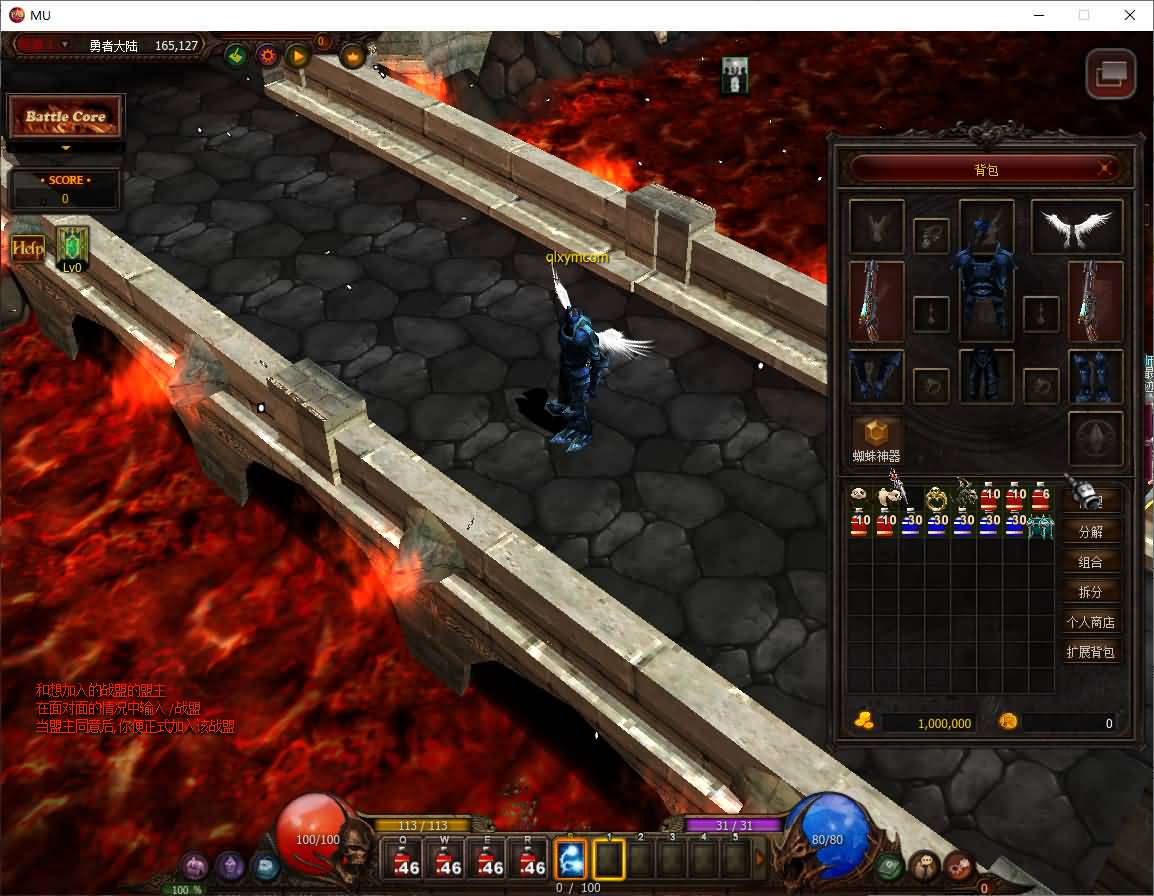Open the Battle Core panel
This screenshot has width=1154, height=896.
click(x=66, y=117)
